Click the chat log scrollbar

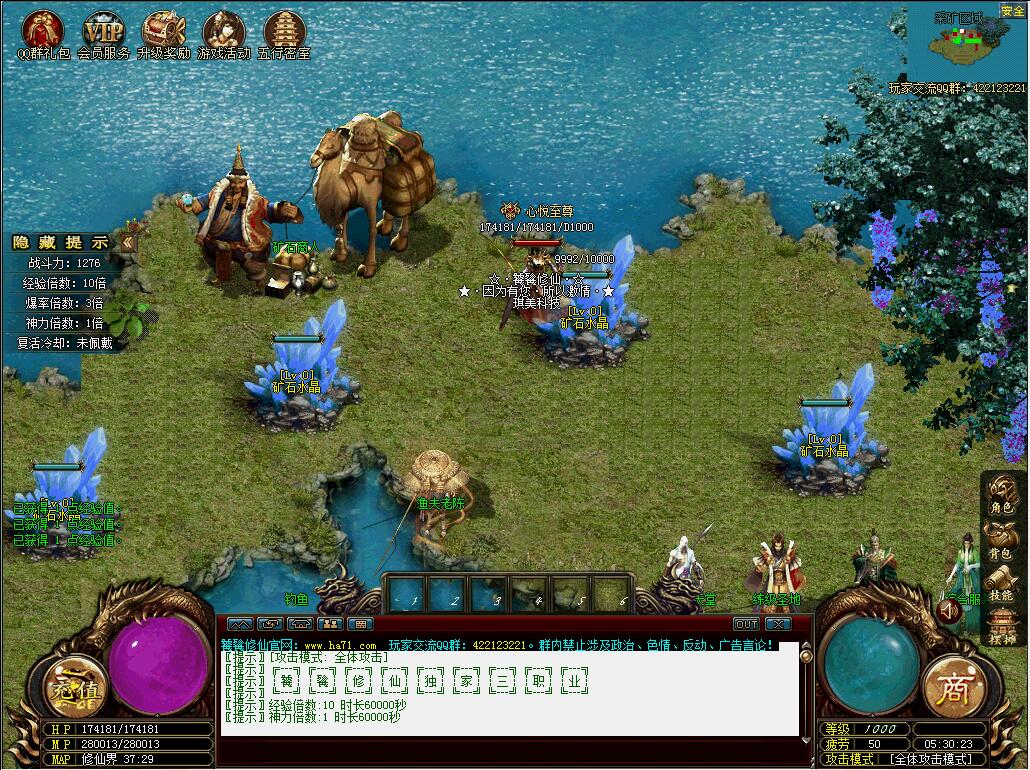coord(808,690)
